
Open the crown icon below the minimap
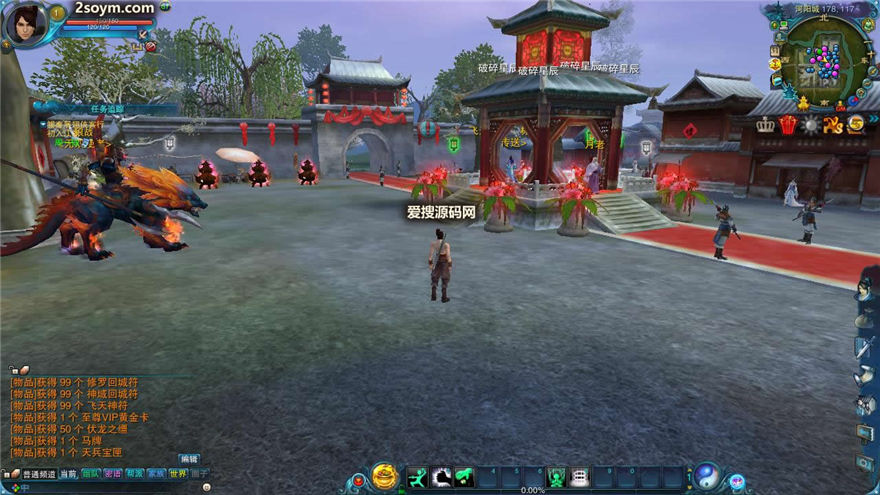(x=766, y=125)
